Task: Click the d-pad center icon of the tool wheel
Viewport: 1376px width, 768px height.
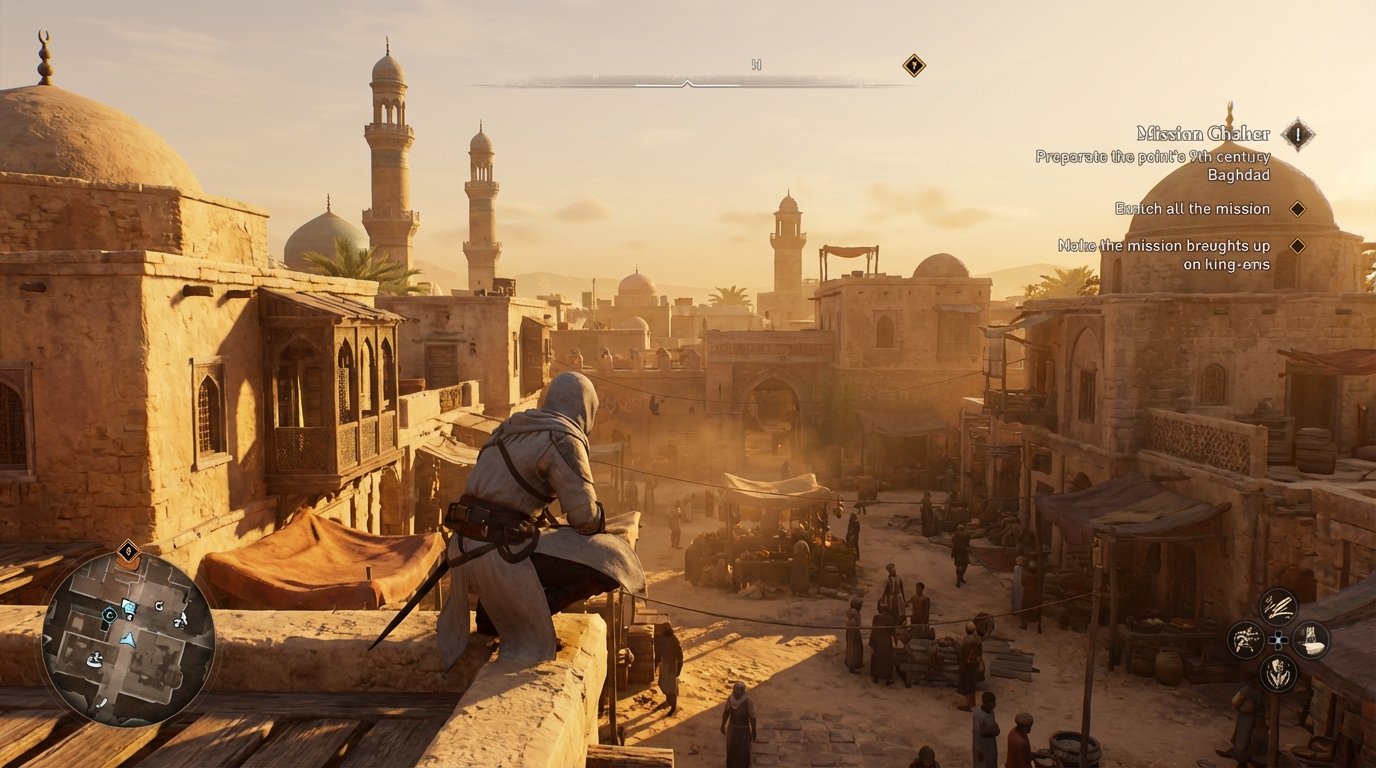Action: [1278, 640]
